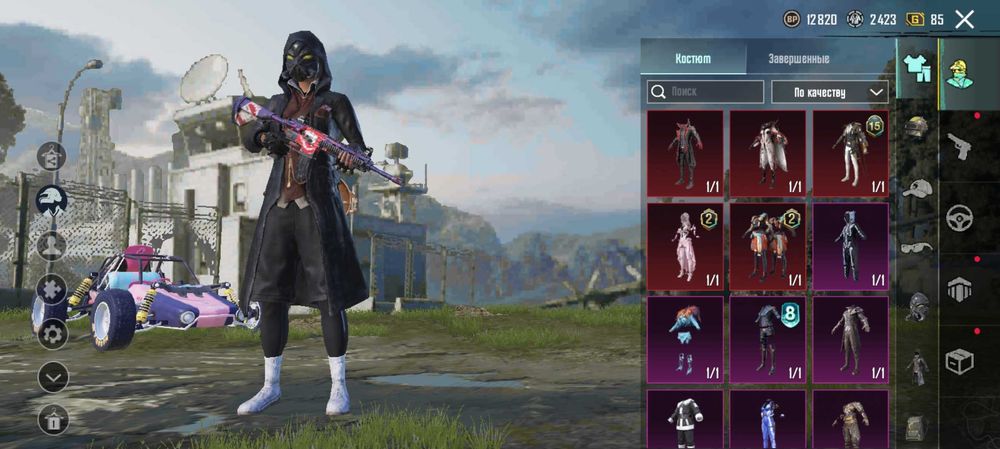Choose the pink outfit with level 2 badge
Image resolution: width=1000 pixels, height=449 pixels.
[x=685, y=246]
